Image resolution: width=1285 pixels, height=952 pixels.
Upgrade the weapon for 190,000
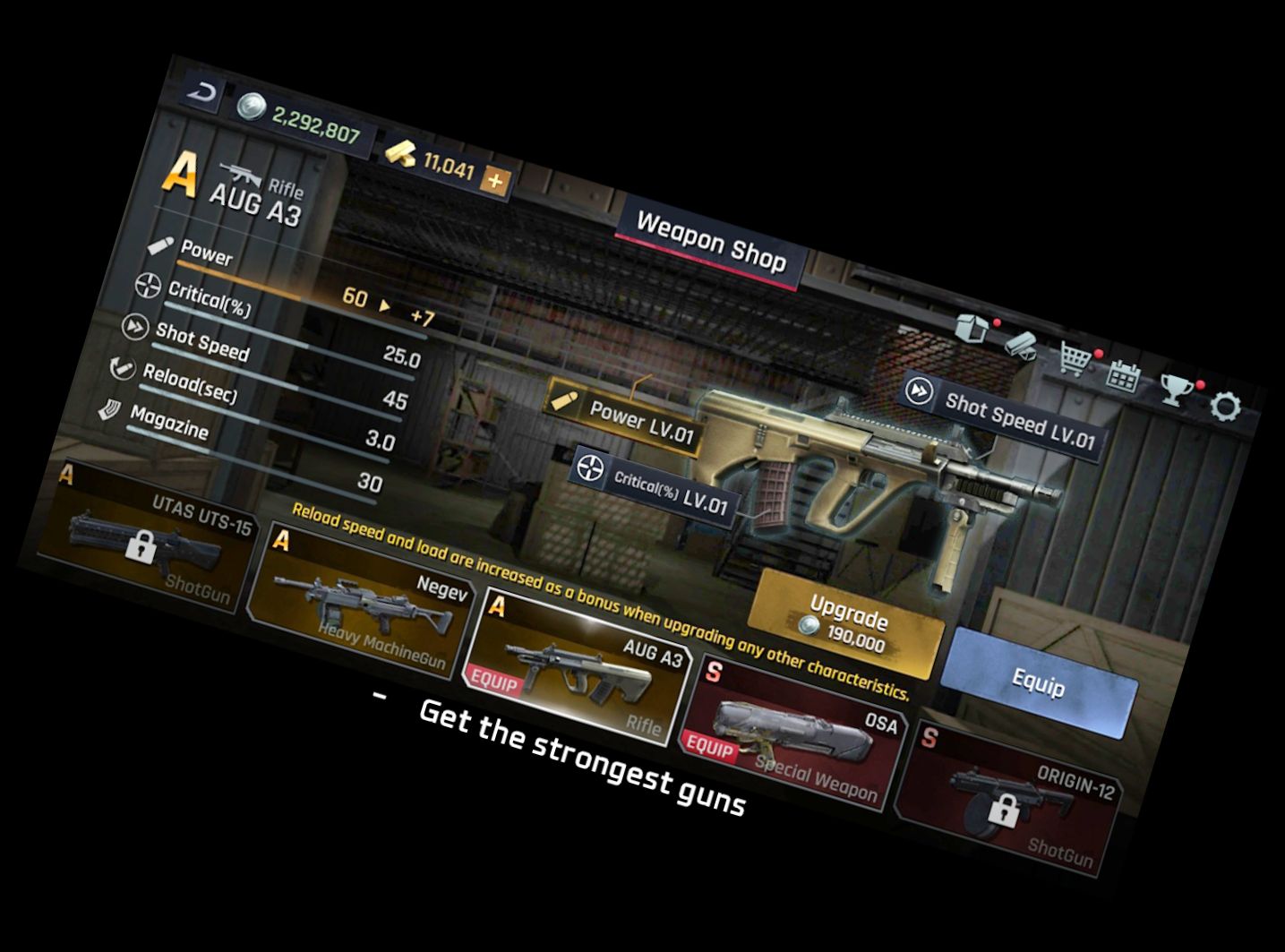[846, 624]
